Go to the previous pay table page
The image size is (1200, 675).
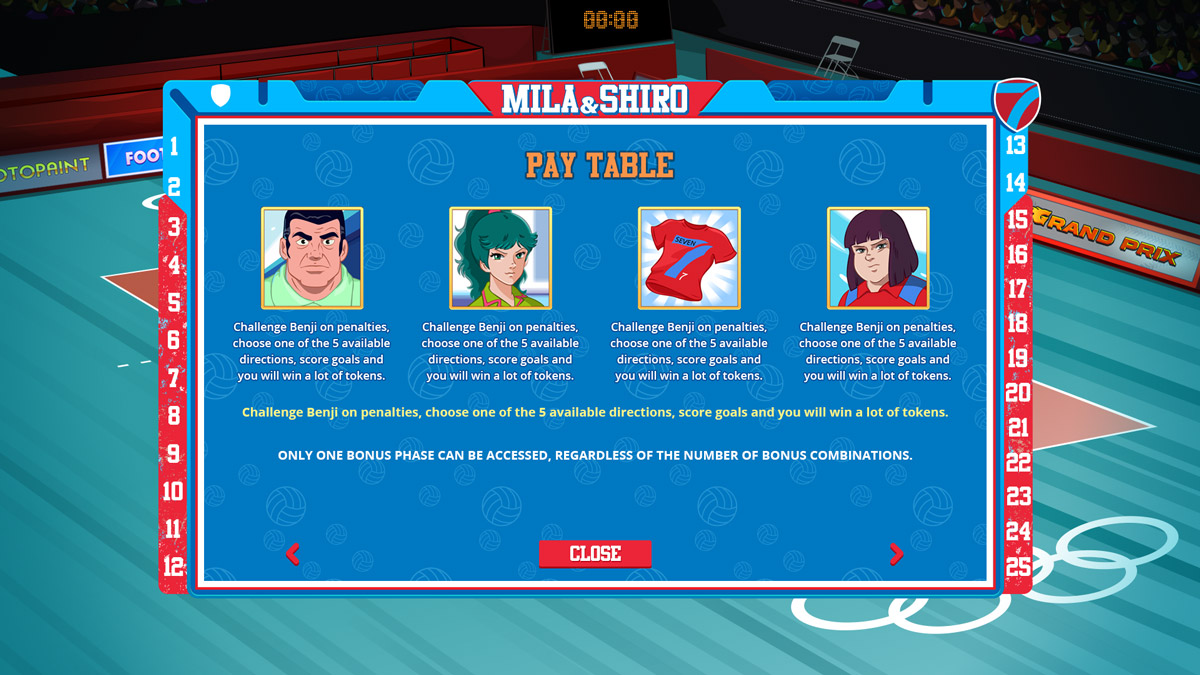click(292, 554)
